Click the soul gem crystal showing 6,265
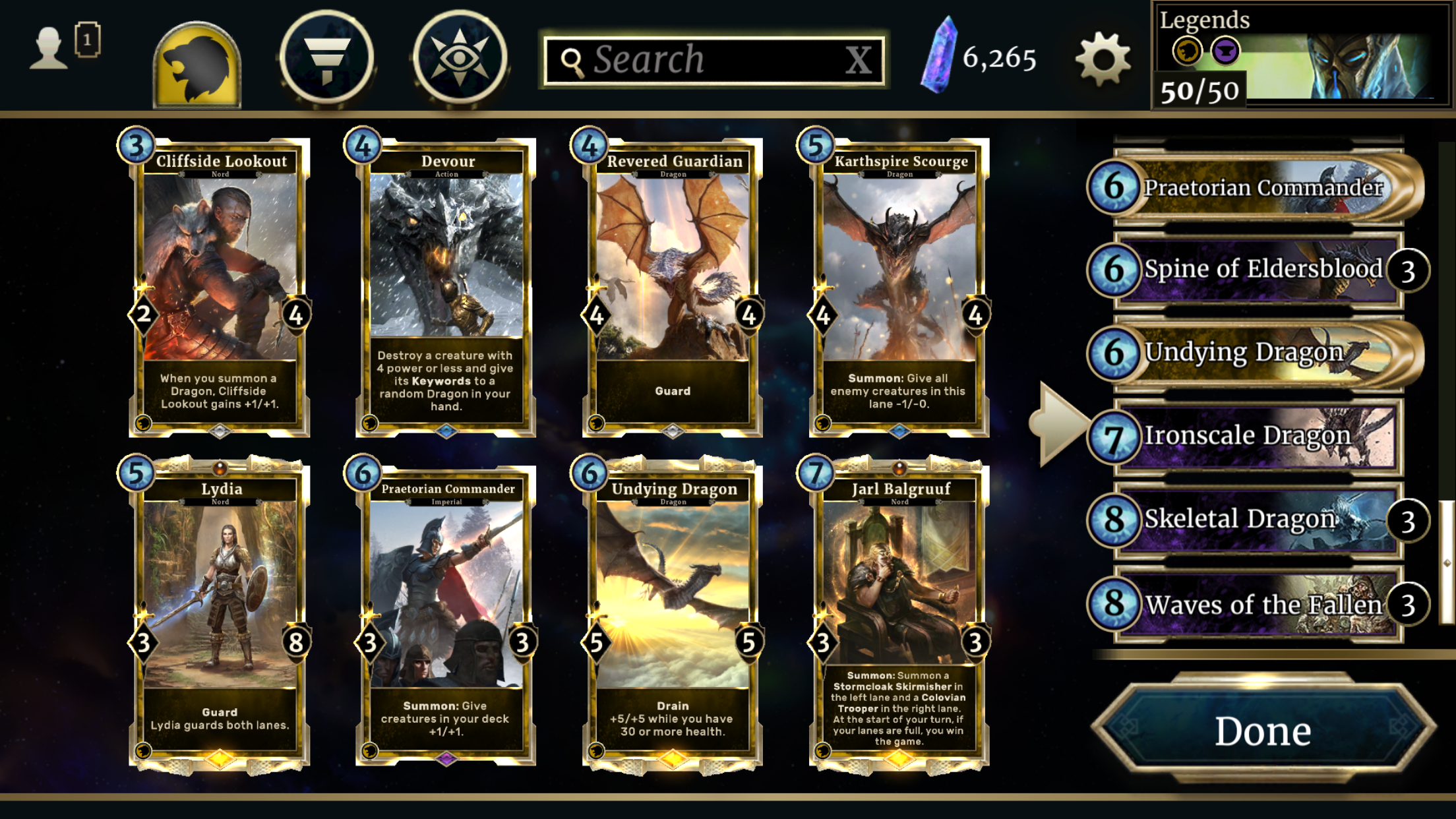 click(x=939, y=59)
